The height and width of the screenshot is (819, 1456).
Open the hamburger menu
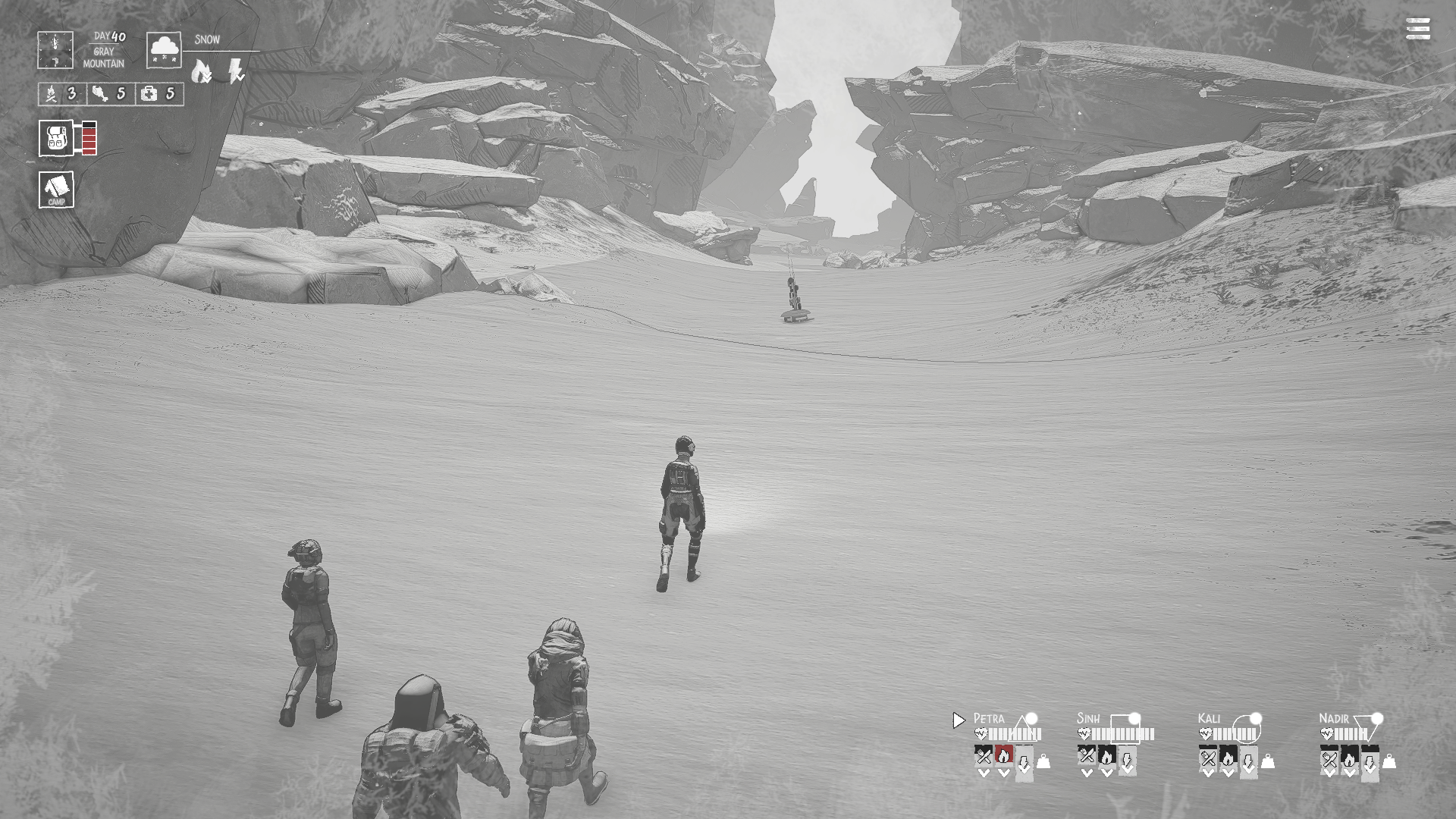click(1417, 30)
